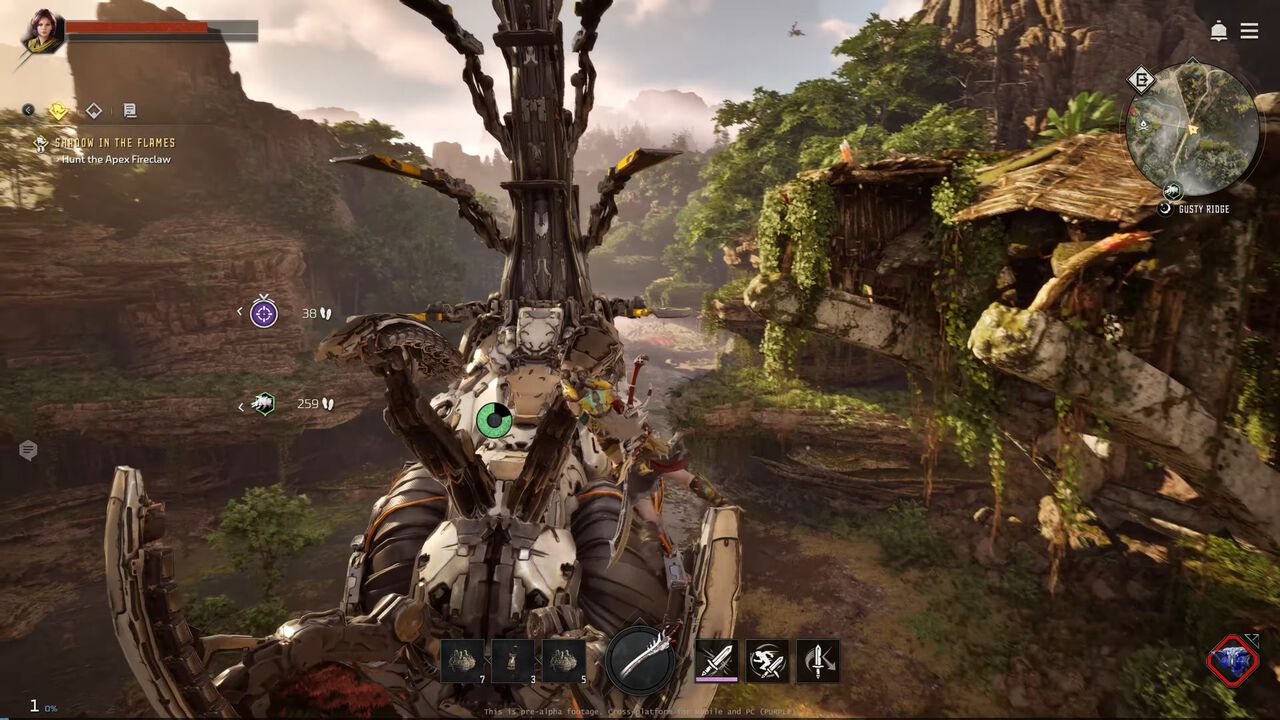Toggle the chat speech bubble on the left edge
1280x720 pixels.
[28, 450]
